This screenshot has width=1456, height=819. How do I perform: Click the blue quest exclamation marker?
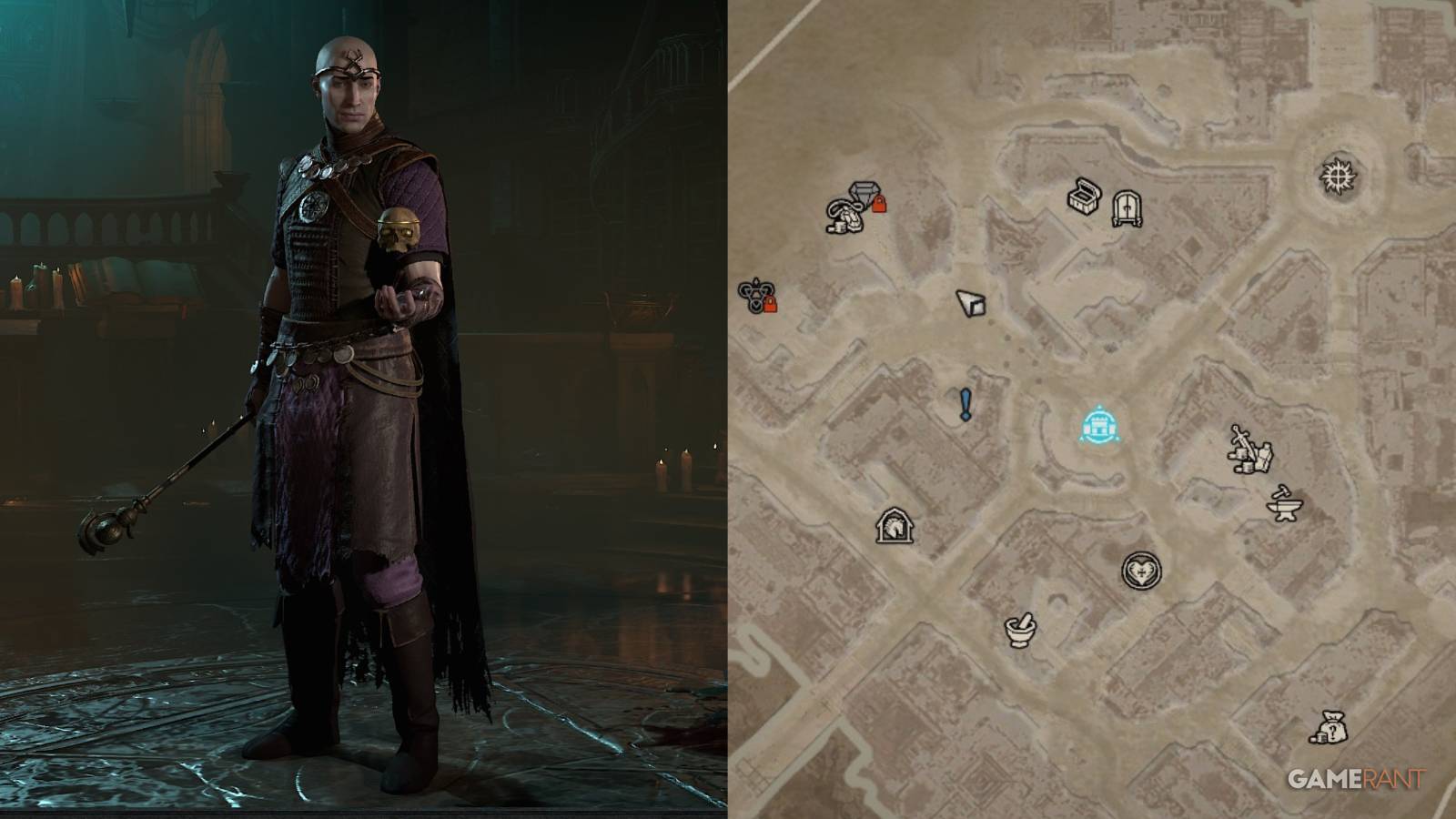tap(966, 403)
